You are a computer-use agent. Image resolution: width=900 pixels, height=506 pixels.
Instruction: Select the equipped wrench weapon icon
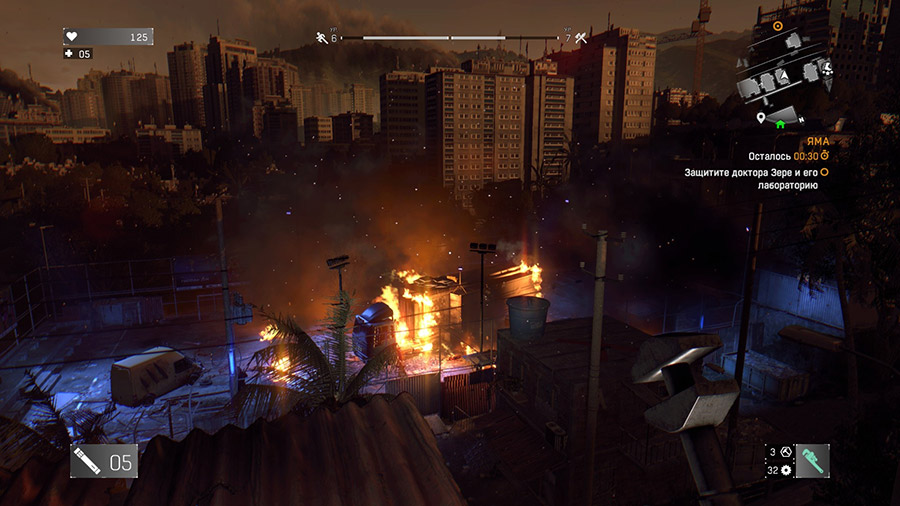(812, 461)
